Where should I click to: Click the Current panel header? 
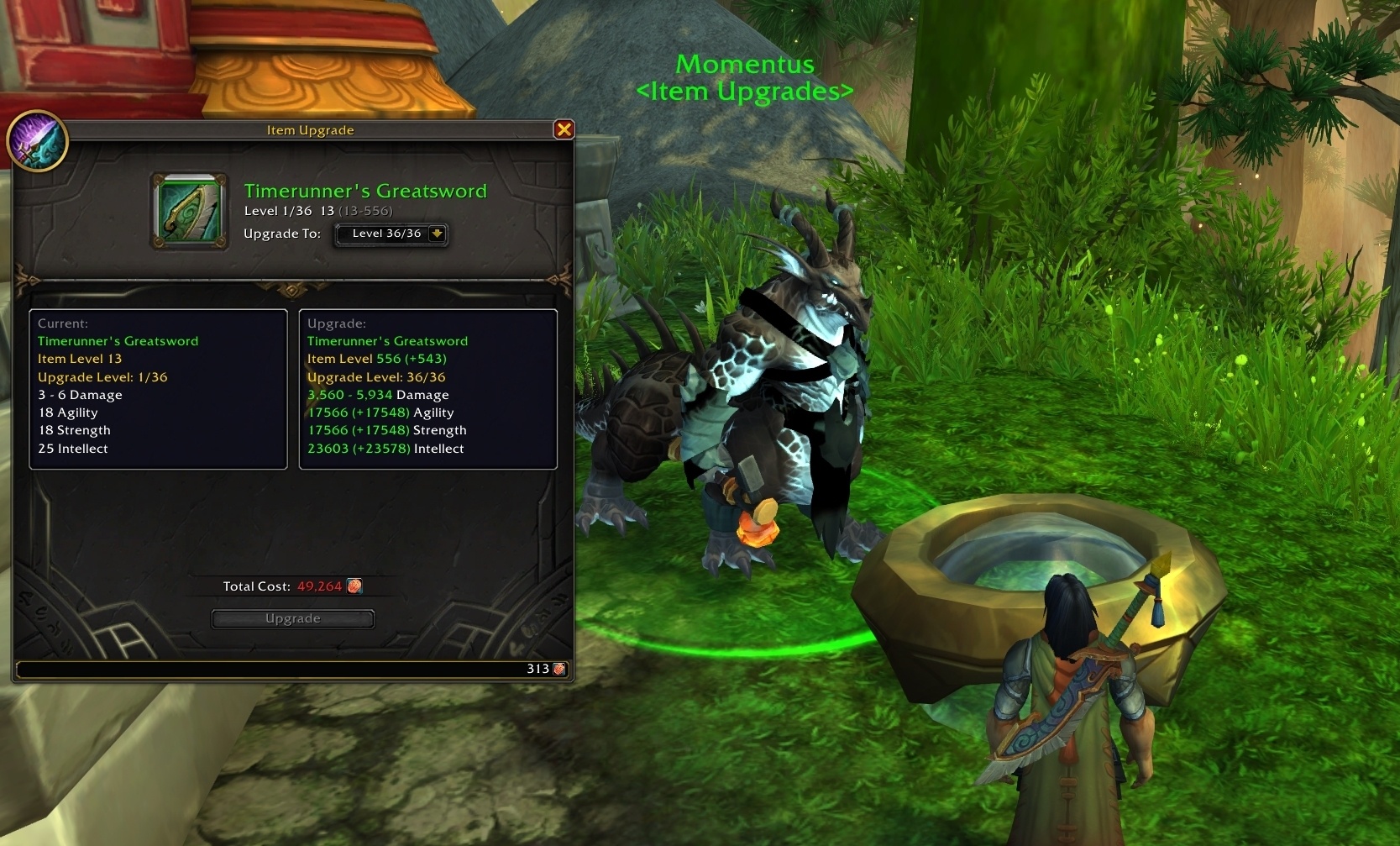tap(65, 323)
